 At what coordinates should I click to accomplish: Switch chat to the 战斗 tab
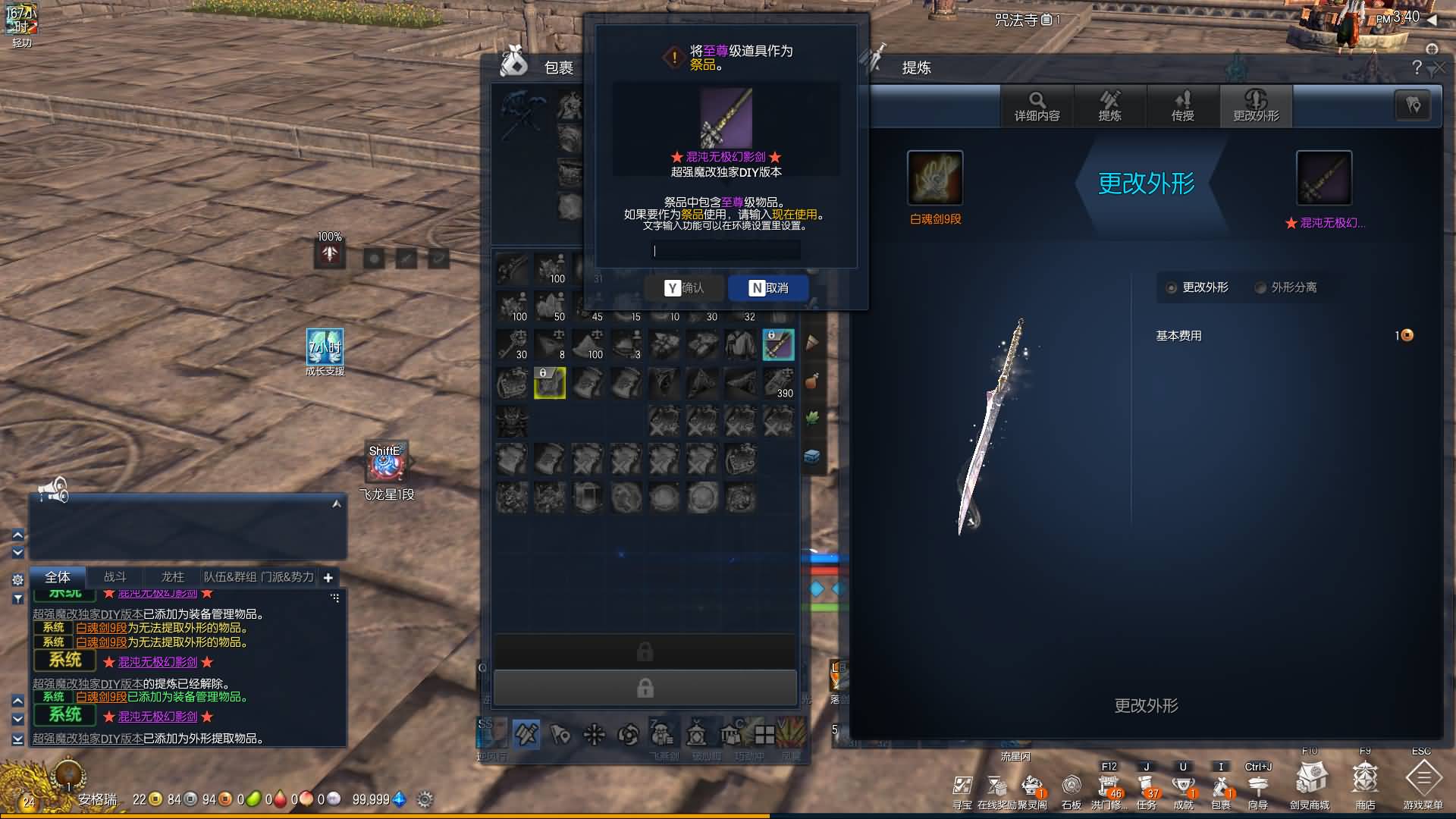coord(115,577)
